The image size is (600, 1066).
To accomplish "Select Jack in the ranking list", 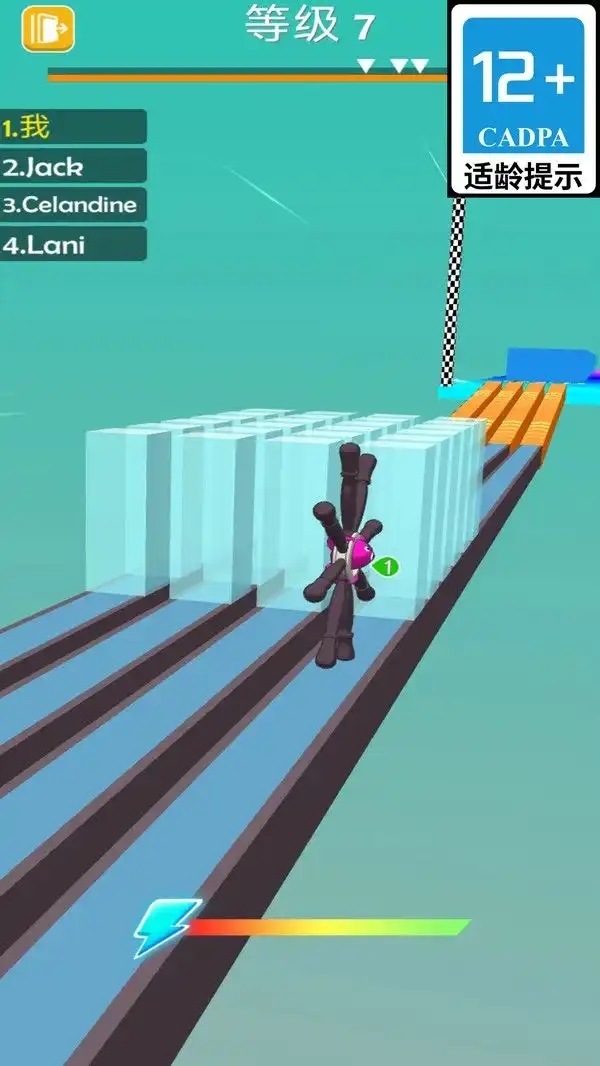I will [73, 166].
